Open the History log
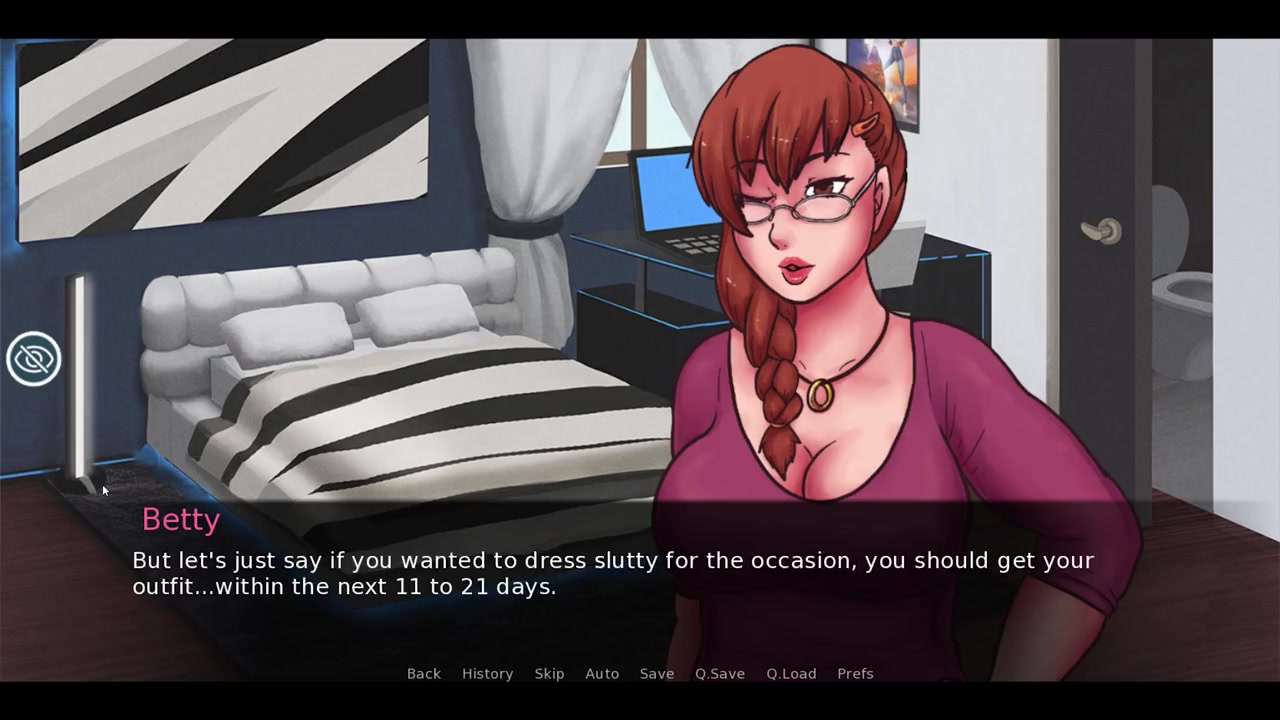Screen dimensions: 1280x720 click(487, 674)
